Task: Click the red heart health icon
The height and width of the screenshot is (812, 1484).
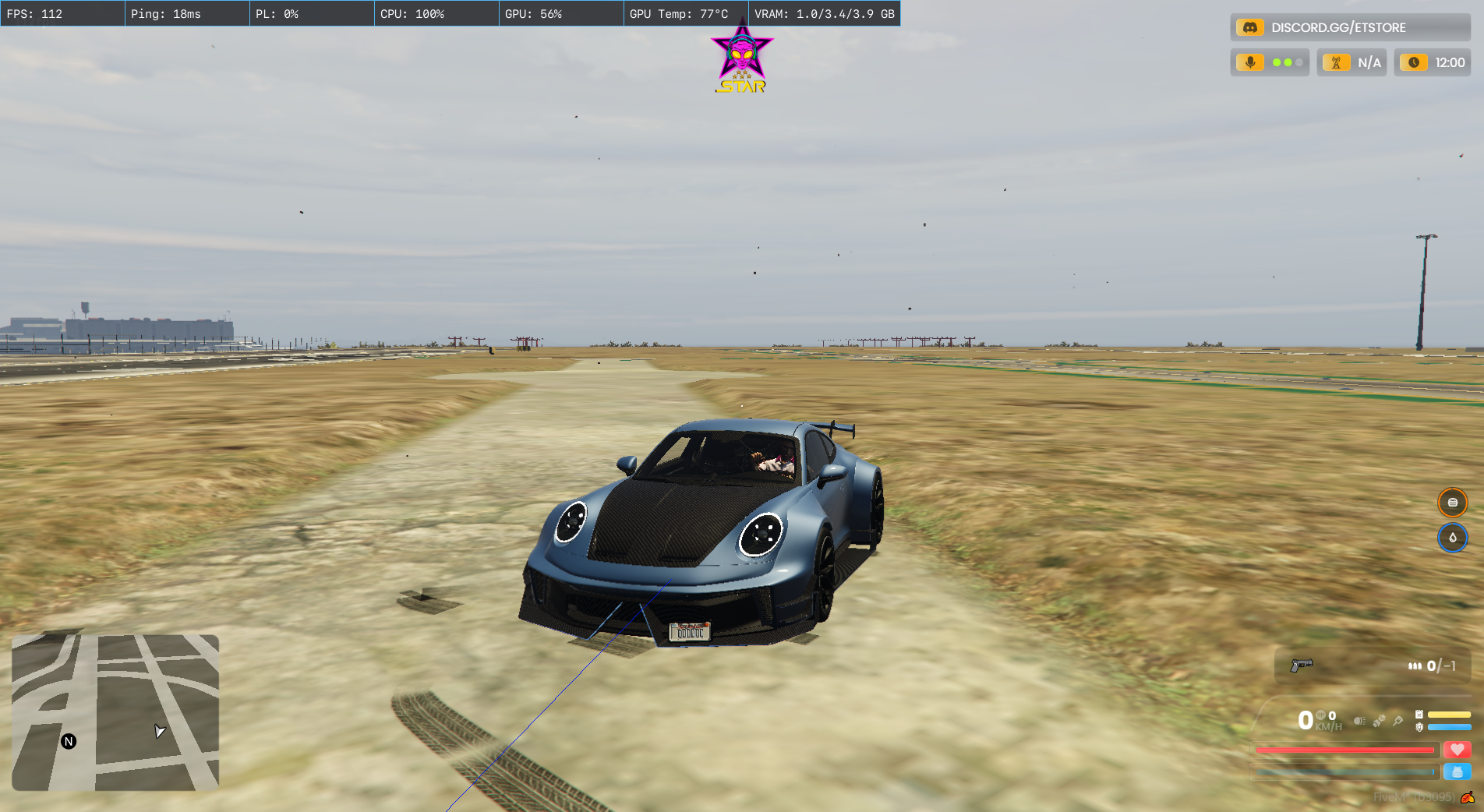Action: tap(1456, 750)
